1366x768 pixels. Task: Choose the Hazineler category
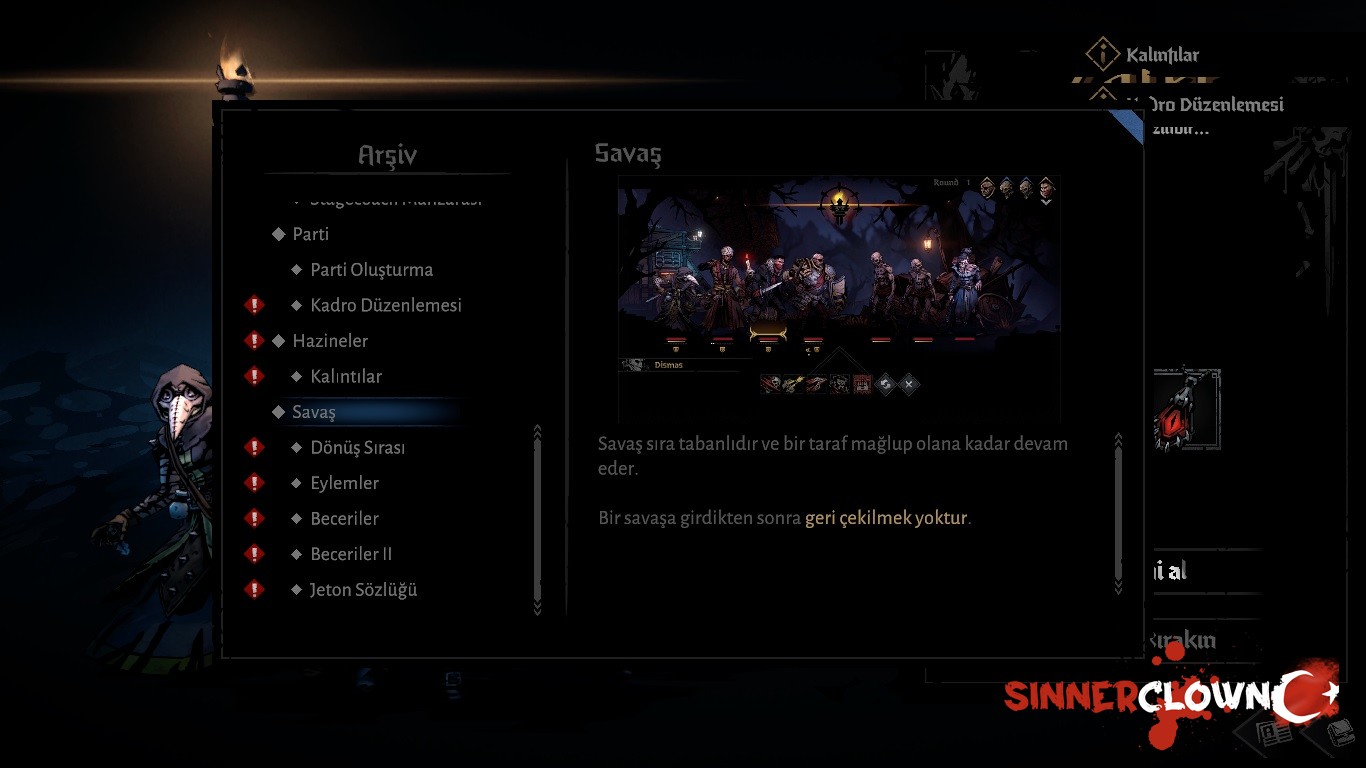point(330,341)
